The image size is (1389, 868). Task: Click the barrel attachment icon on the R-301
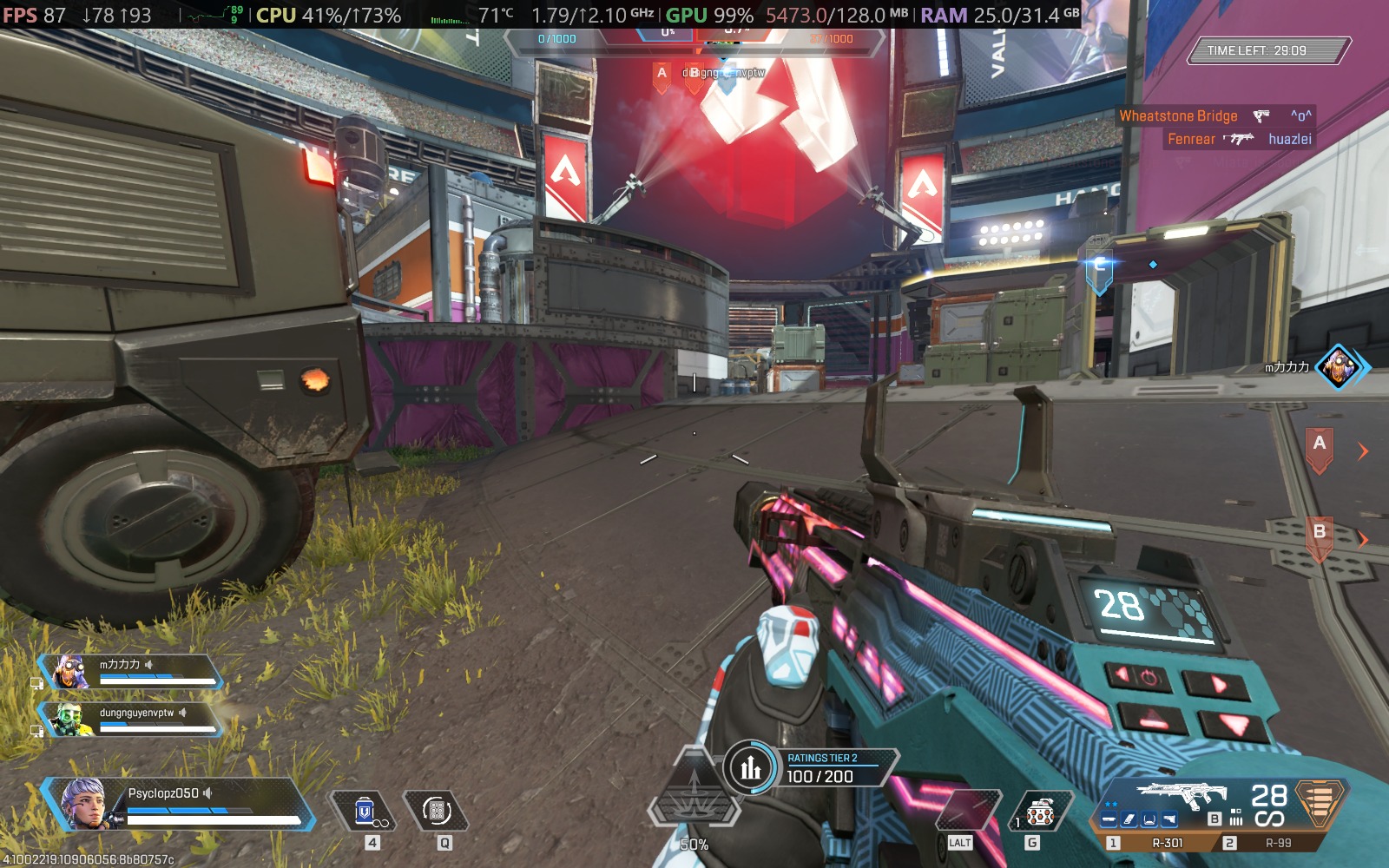click(x=1109, y=818)
